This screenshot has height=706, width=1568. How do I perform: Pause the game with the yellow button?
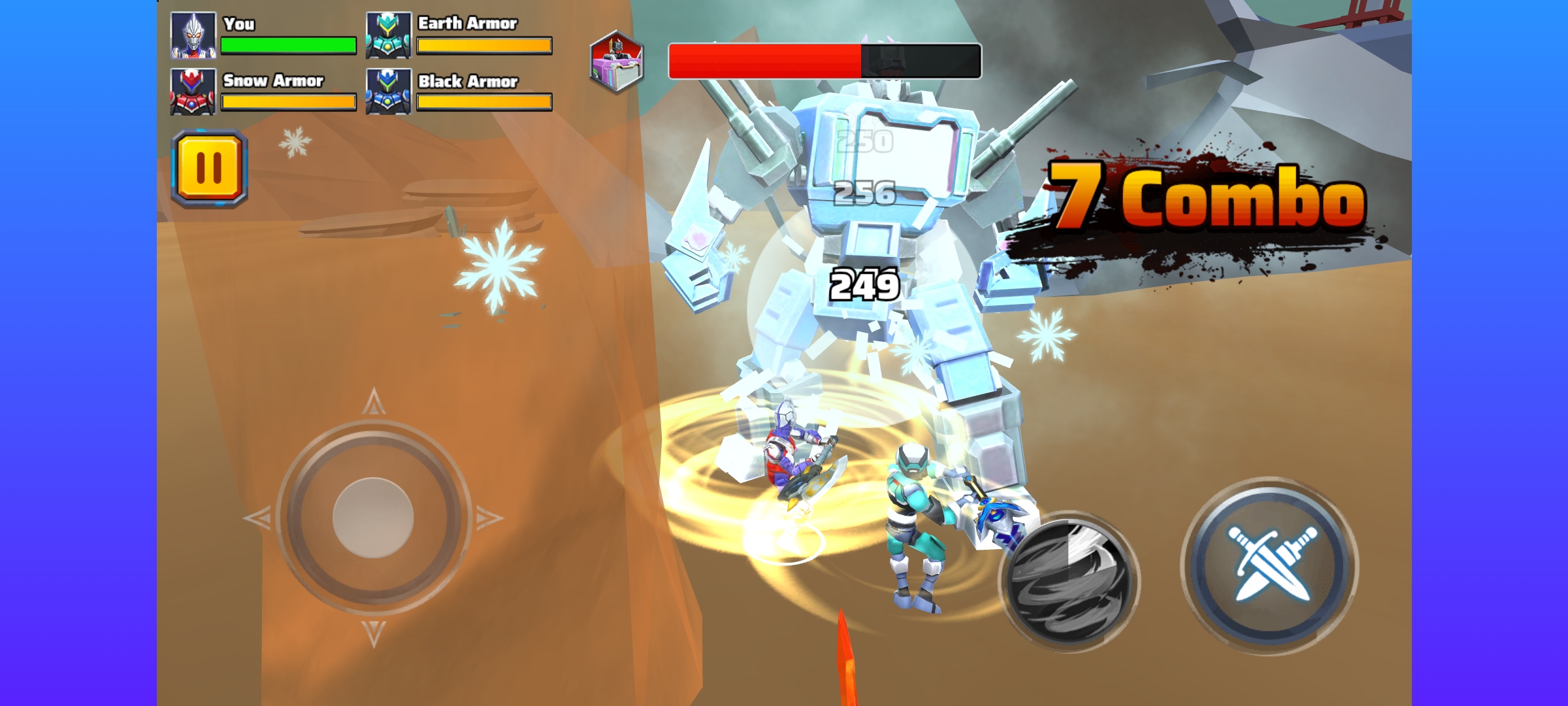[x=209, y=169]
